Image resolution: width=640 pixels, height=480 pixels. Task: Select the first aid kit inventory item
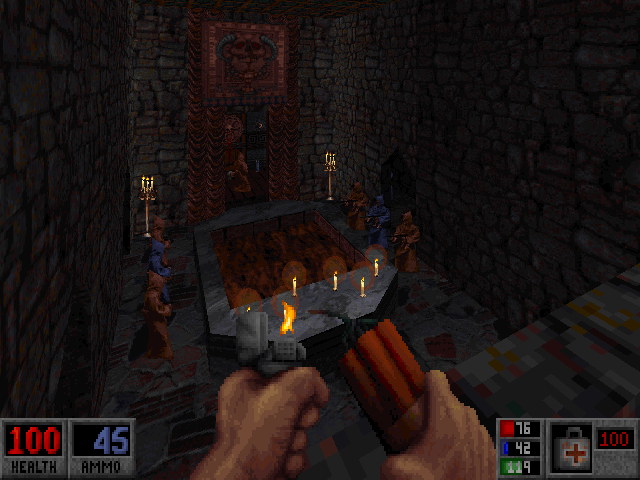[x=572, y=447]
